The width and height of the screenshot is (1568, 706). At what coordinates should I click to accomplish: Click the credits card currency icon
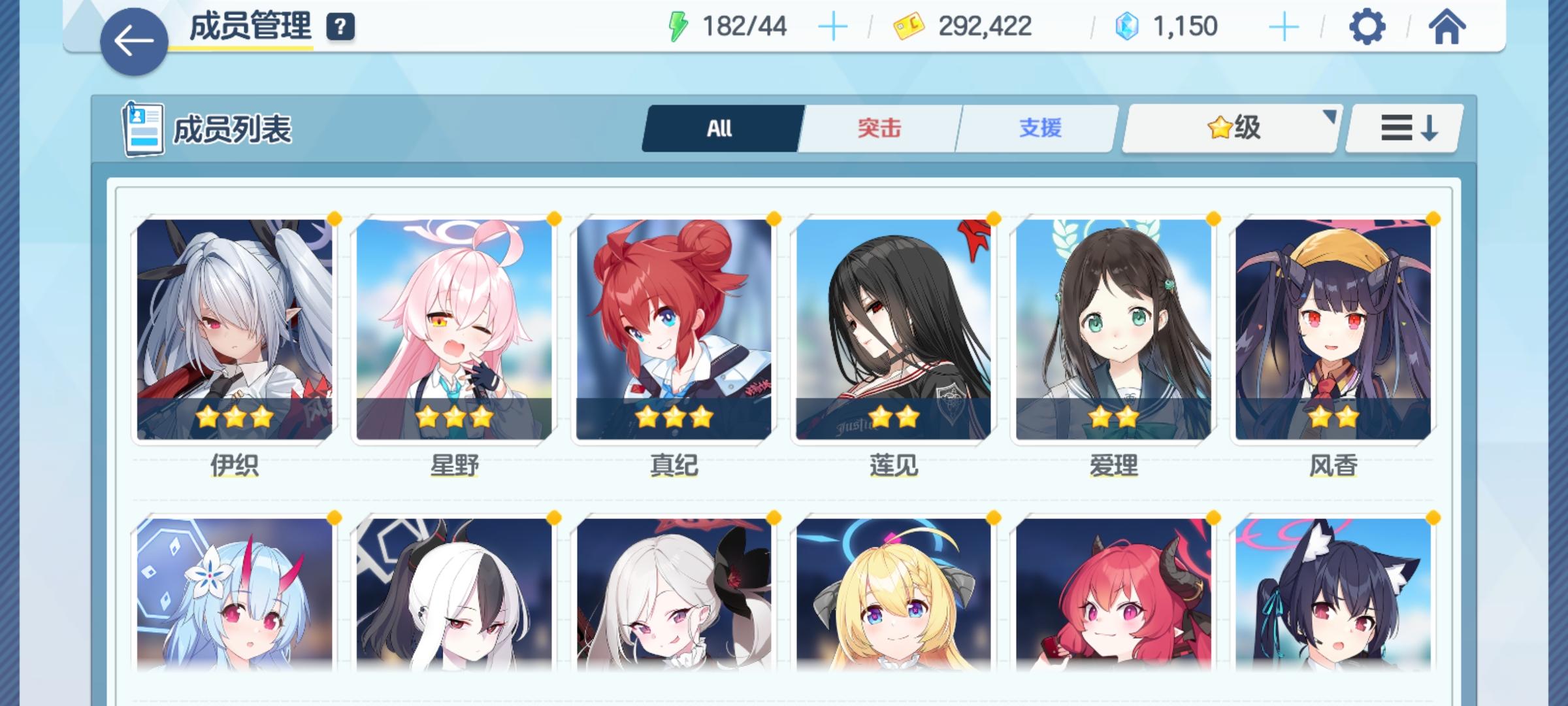909,25
